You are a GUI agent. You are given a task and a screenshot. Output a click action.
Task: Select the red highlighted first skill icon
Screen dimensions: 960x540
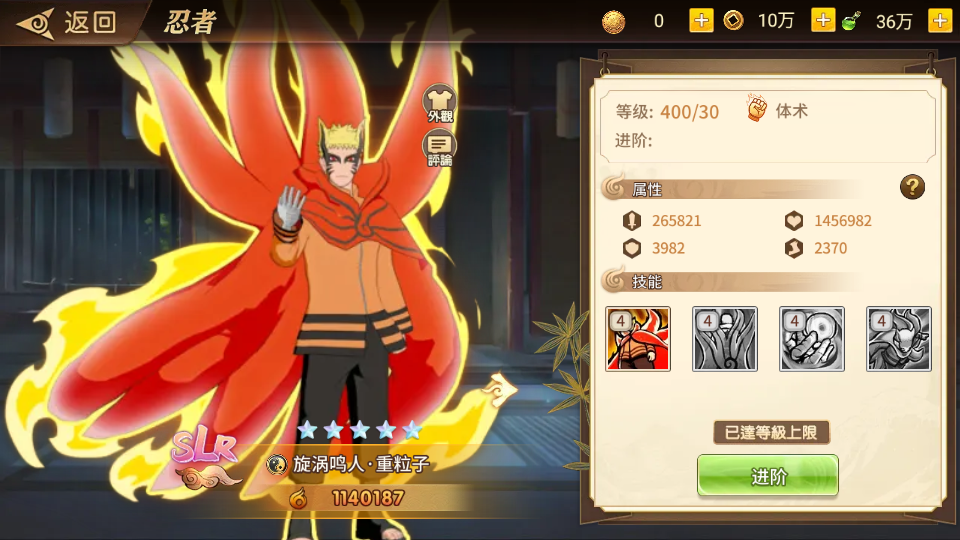(638, 339)
